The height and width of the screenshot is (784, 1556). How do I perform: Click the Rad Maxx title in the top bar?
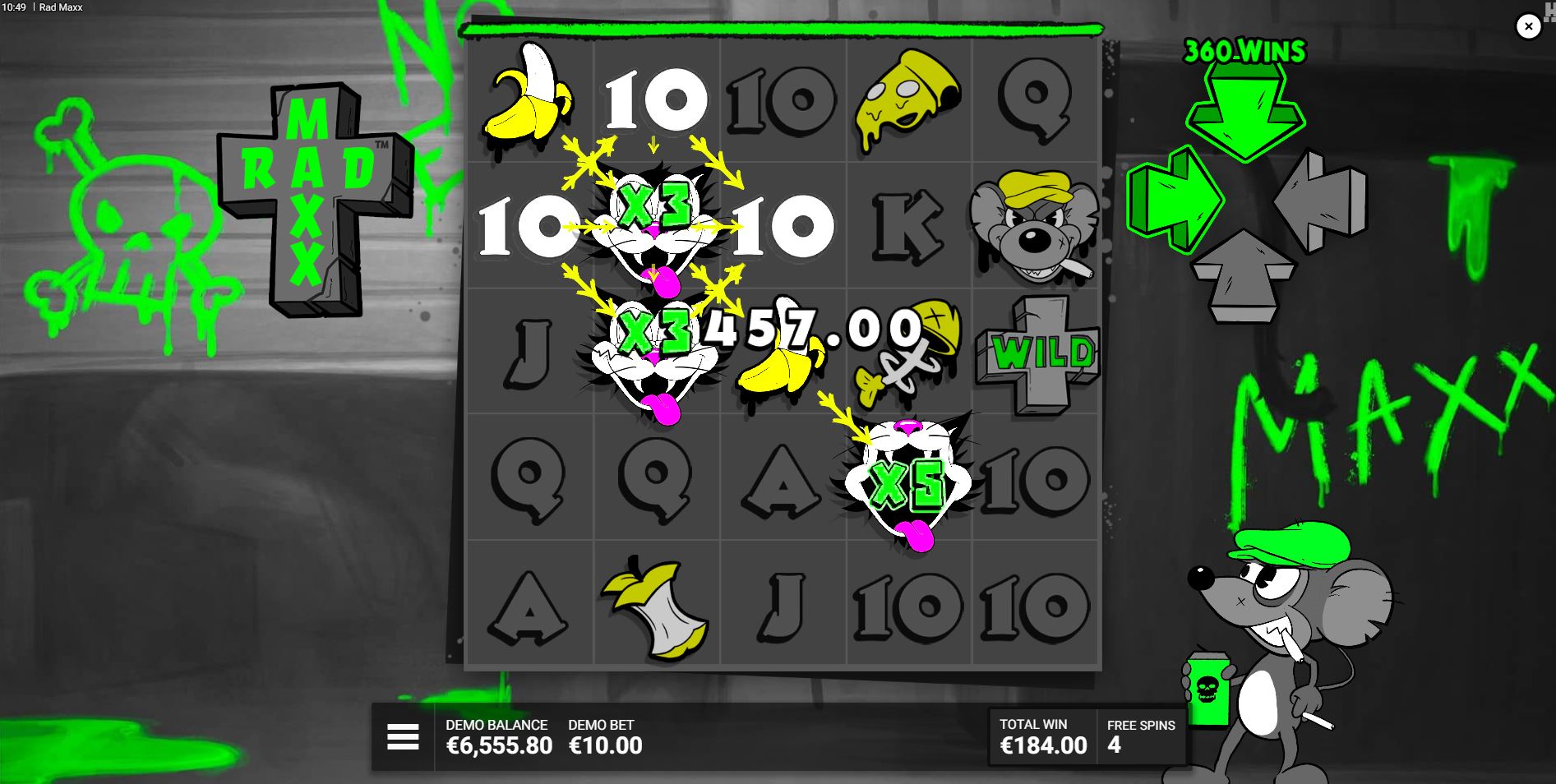tap(62, 7)
